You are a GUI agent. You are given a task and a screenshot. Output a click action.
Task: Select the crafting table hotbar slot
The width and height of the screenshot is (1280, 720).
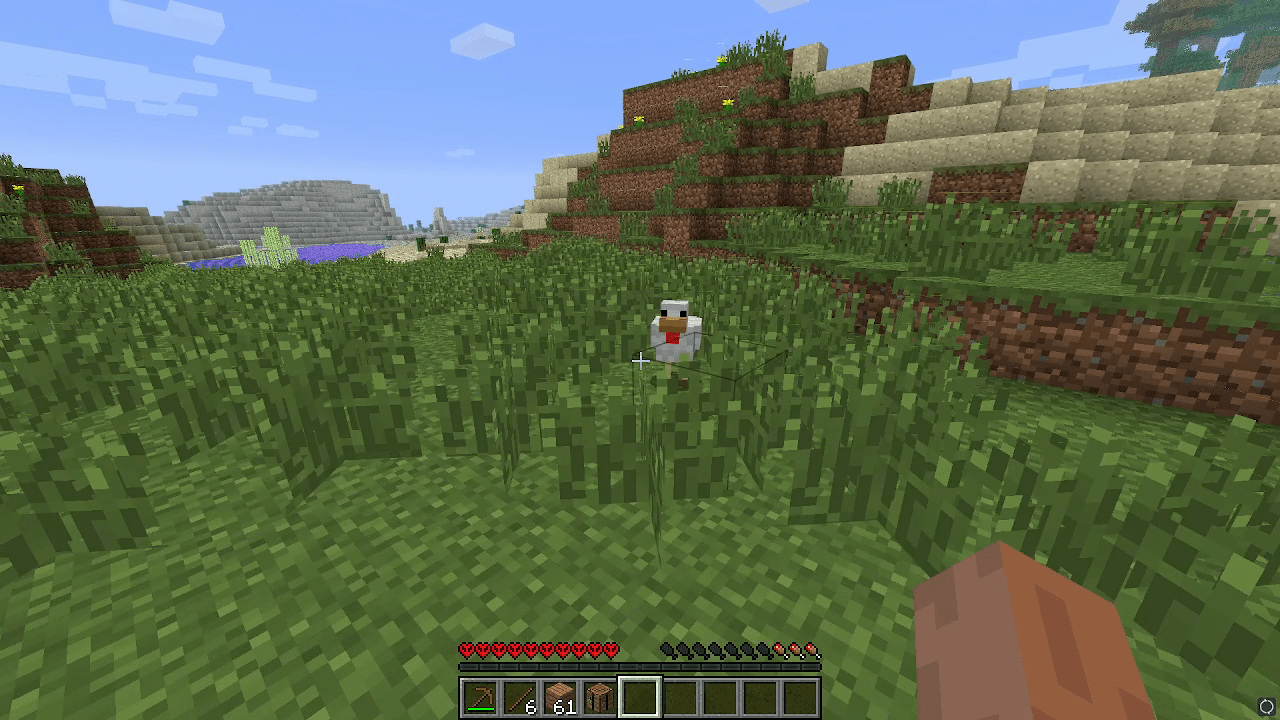[600, 697]
